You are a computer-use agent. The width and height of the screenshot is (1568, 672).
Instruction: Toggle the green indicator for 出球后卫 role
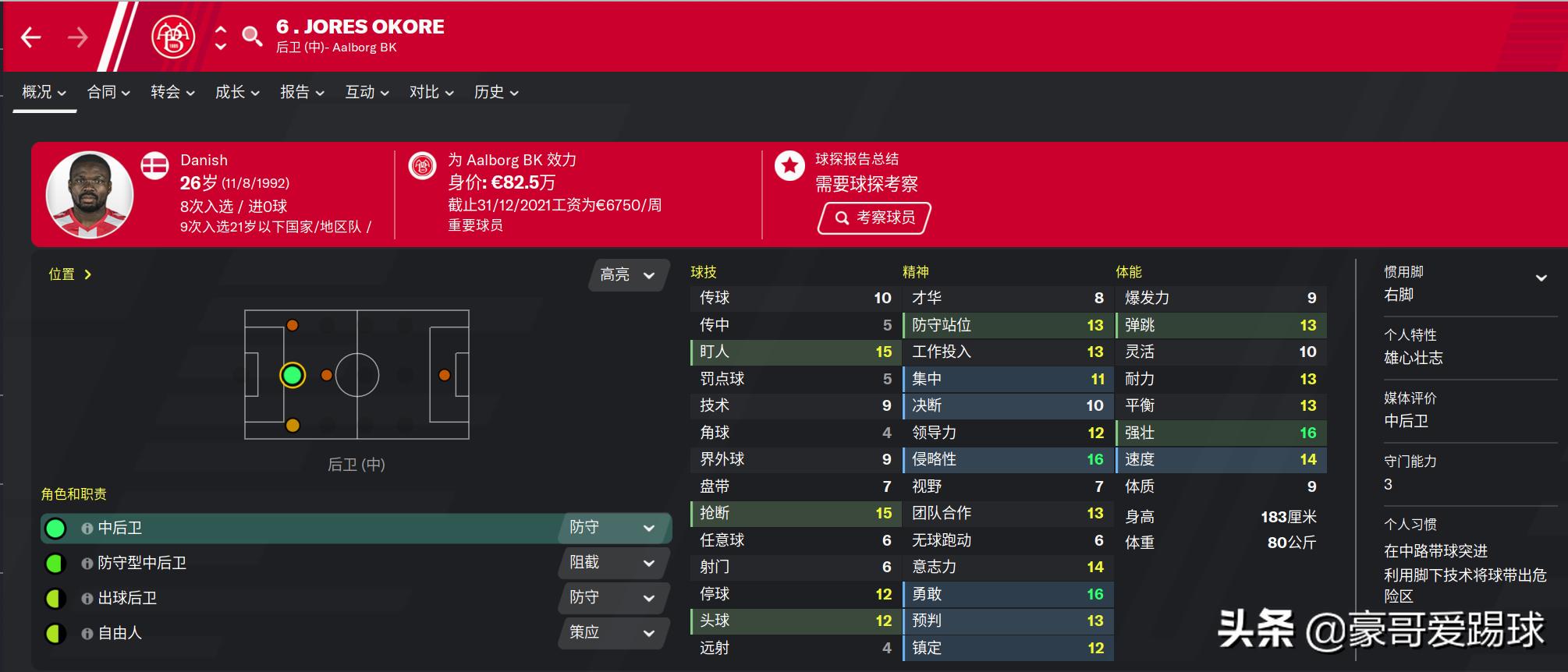55,598
